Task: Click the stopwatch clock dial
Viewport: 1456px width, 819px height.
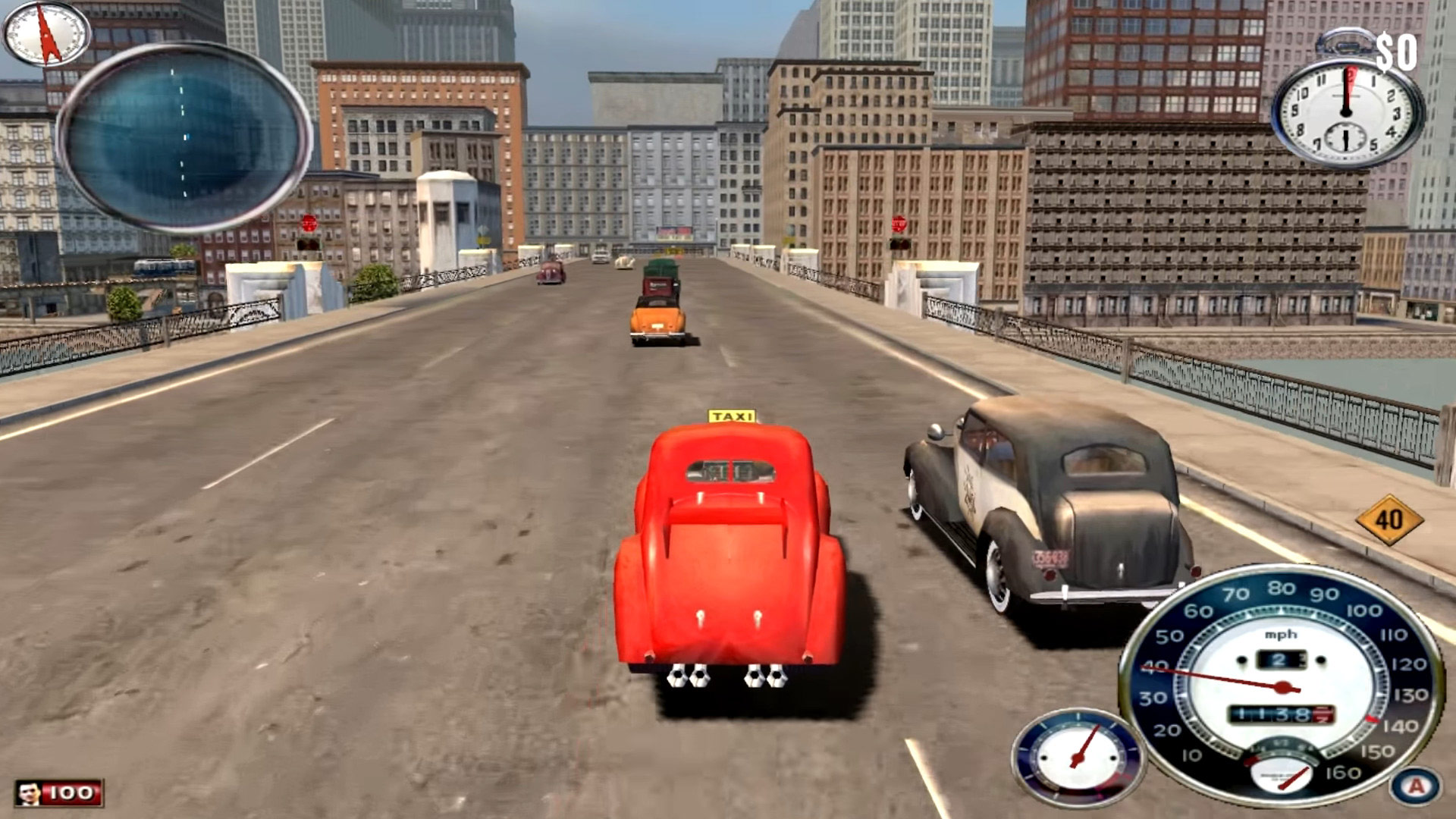Action: (1347, 112)
